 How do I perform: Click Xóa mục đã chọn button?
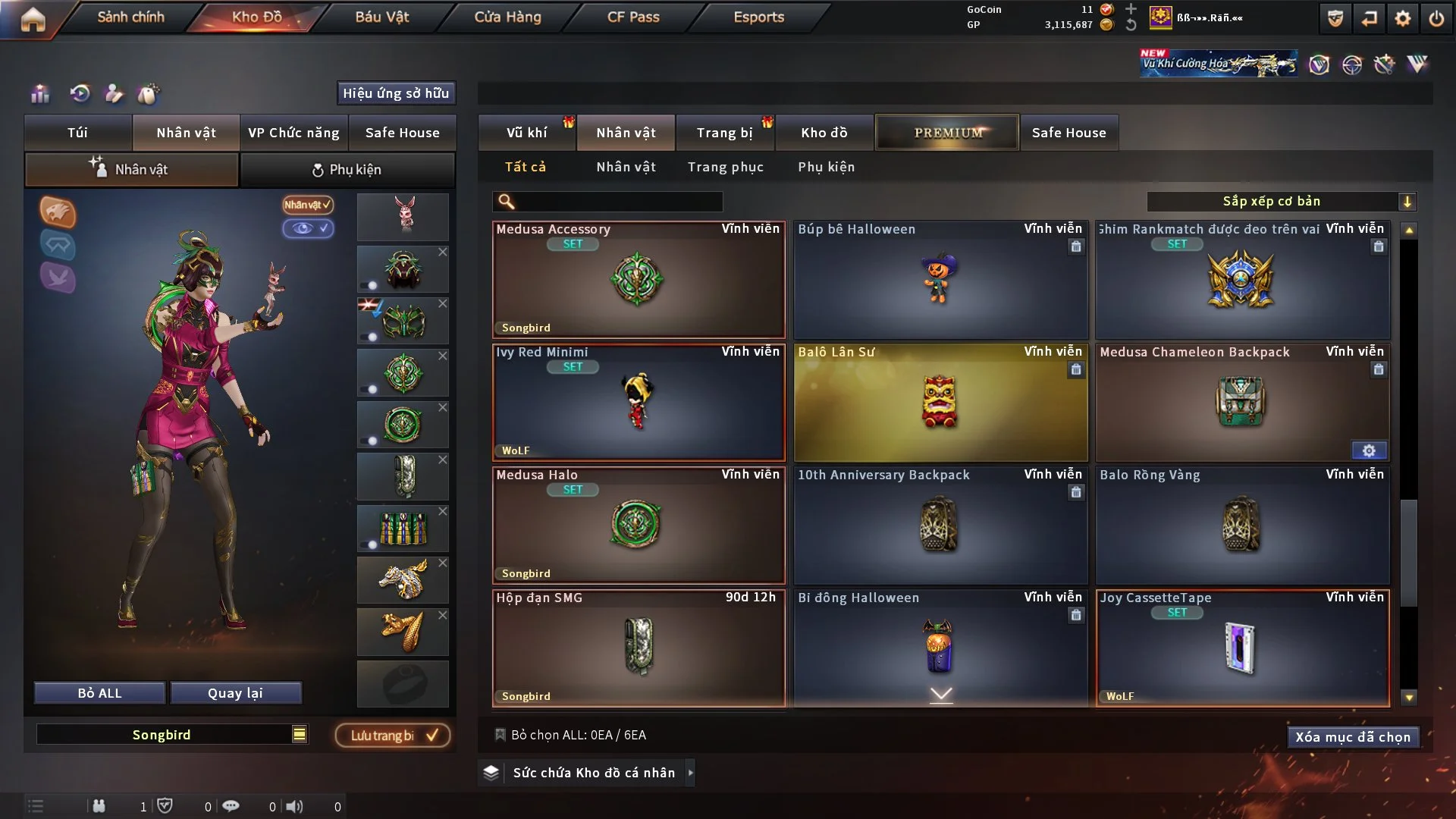tap(1352, 737)
